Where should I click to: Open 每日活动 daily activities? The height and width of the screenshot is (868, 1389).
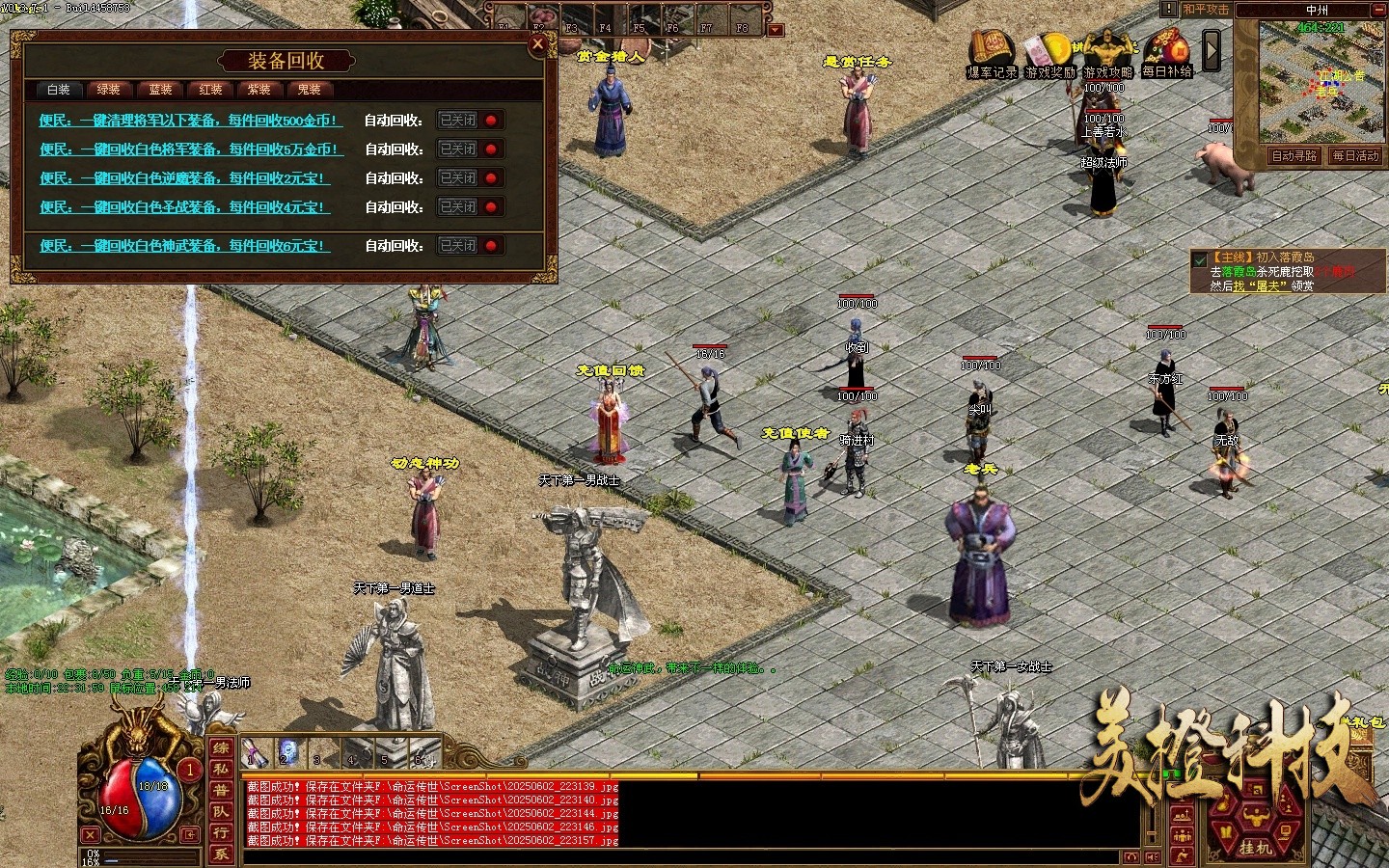pos(1355,156)
